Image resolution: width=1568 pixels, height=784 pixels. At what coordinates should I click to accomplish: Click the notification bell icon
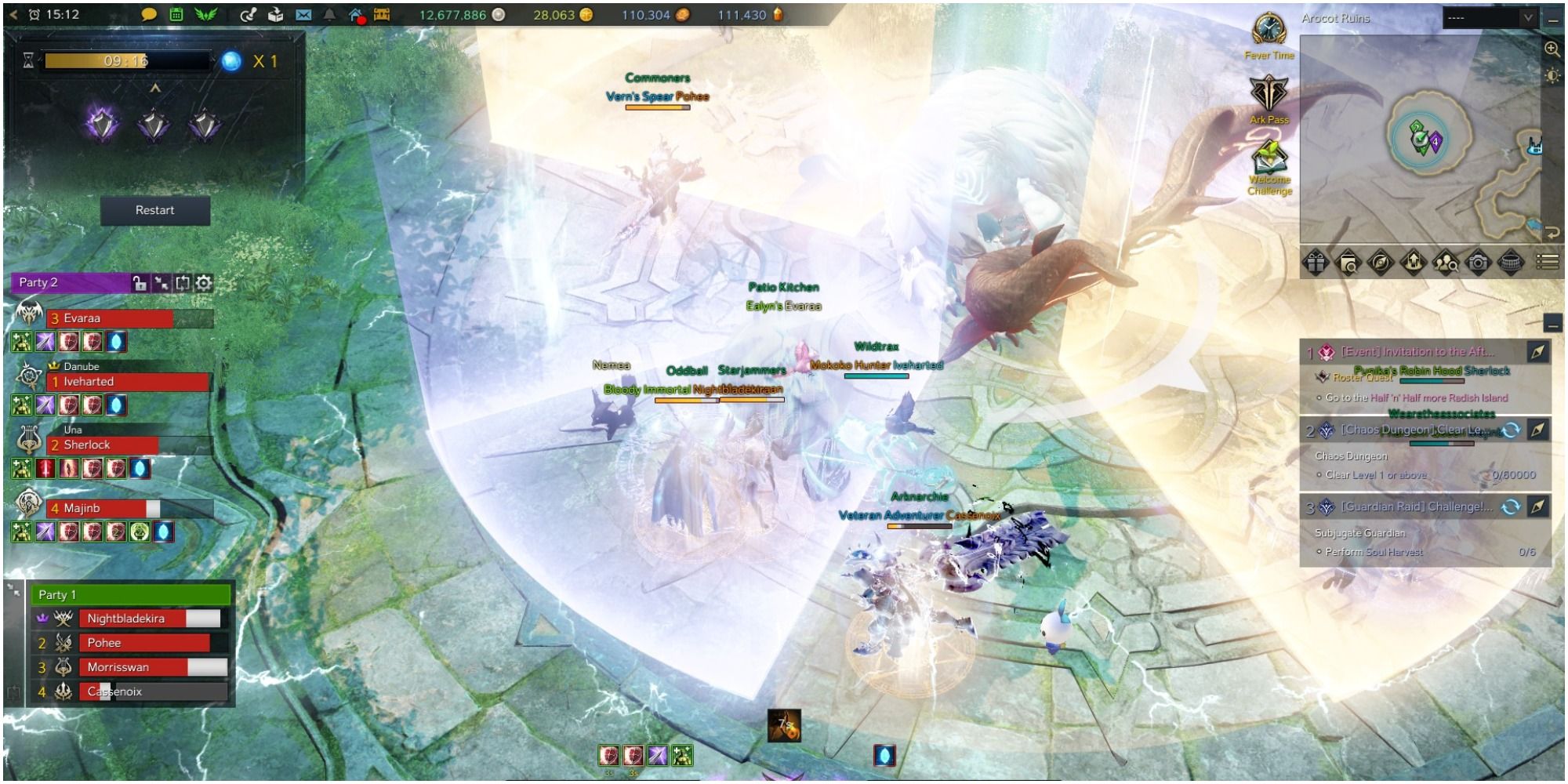click(328, 13)
